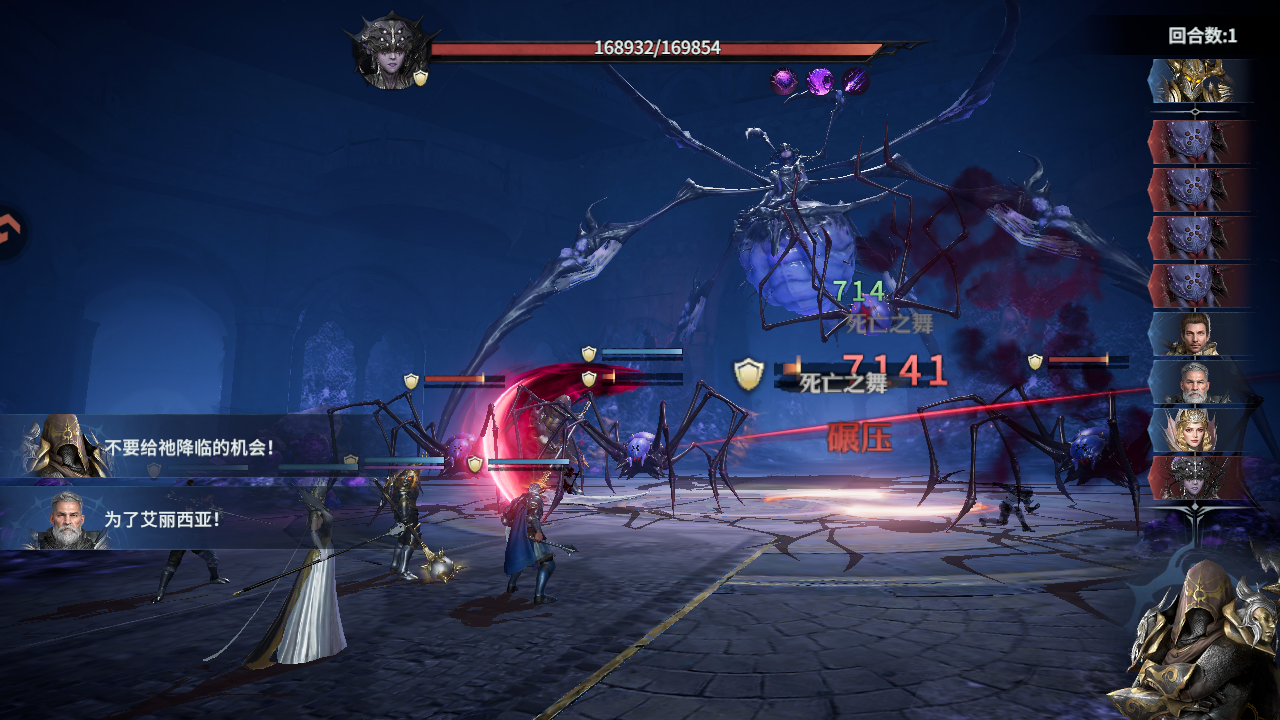Open the orange icon tab on left edge
Screen dimensions: 1280x720
(10, 233)
